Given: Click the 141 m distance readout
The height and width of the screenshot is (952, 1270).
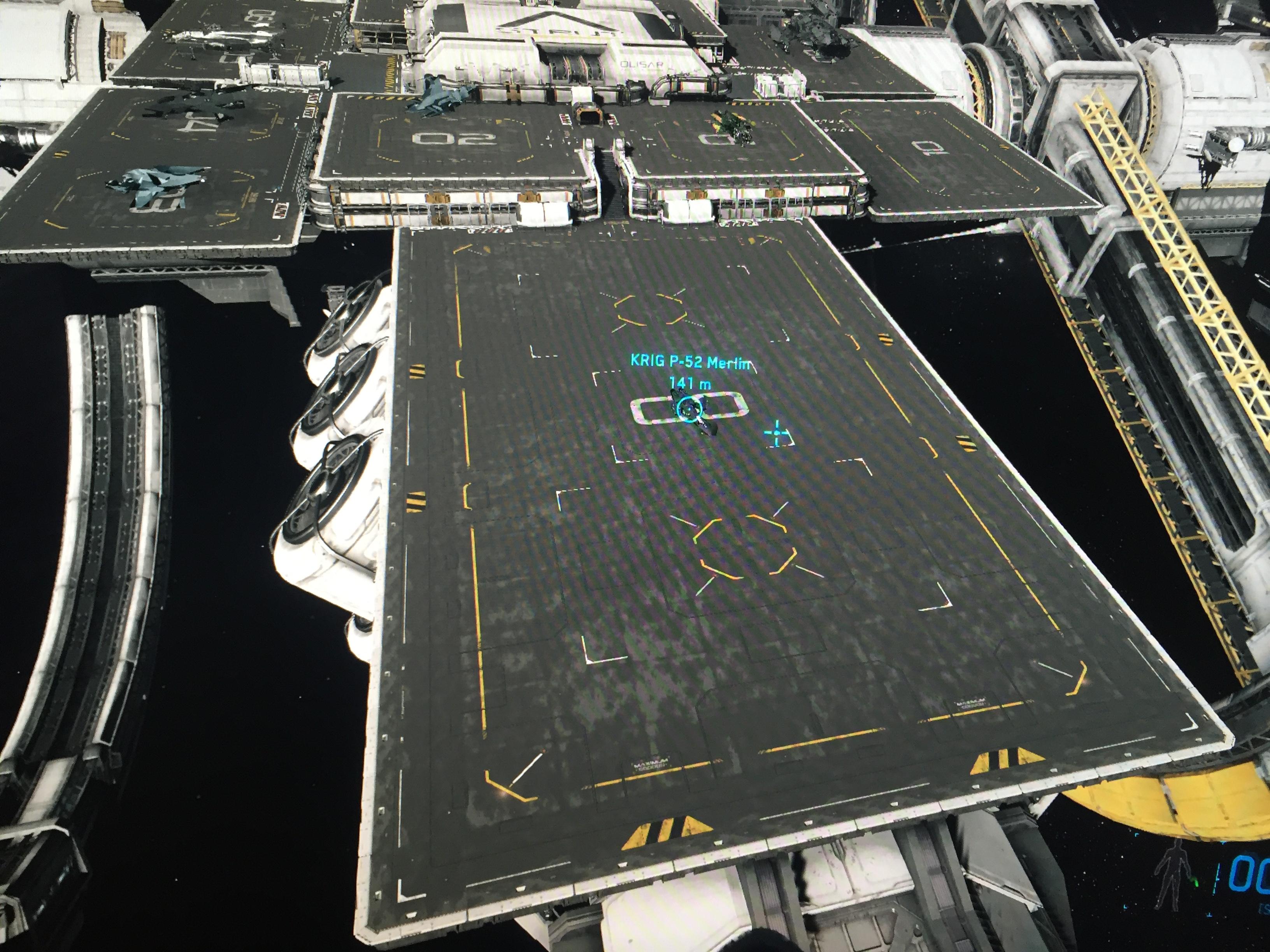Looking at the screenshot, I should point(690,383).
